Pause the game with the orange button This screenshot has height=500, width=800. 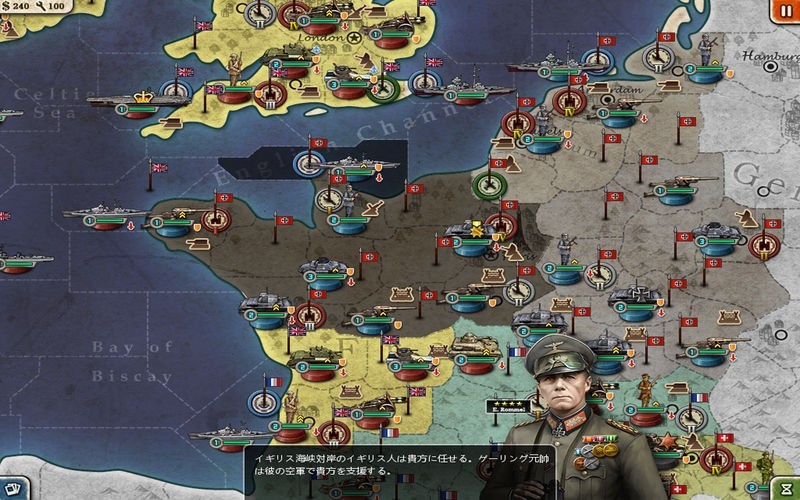(780, 10)
